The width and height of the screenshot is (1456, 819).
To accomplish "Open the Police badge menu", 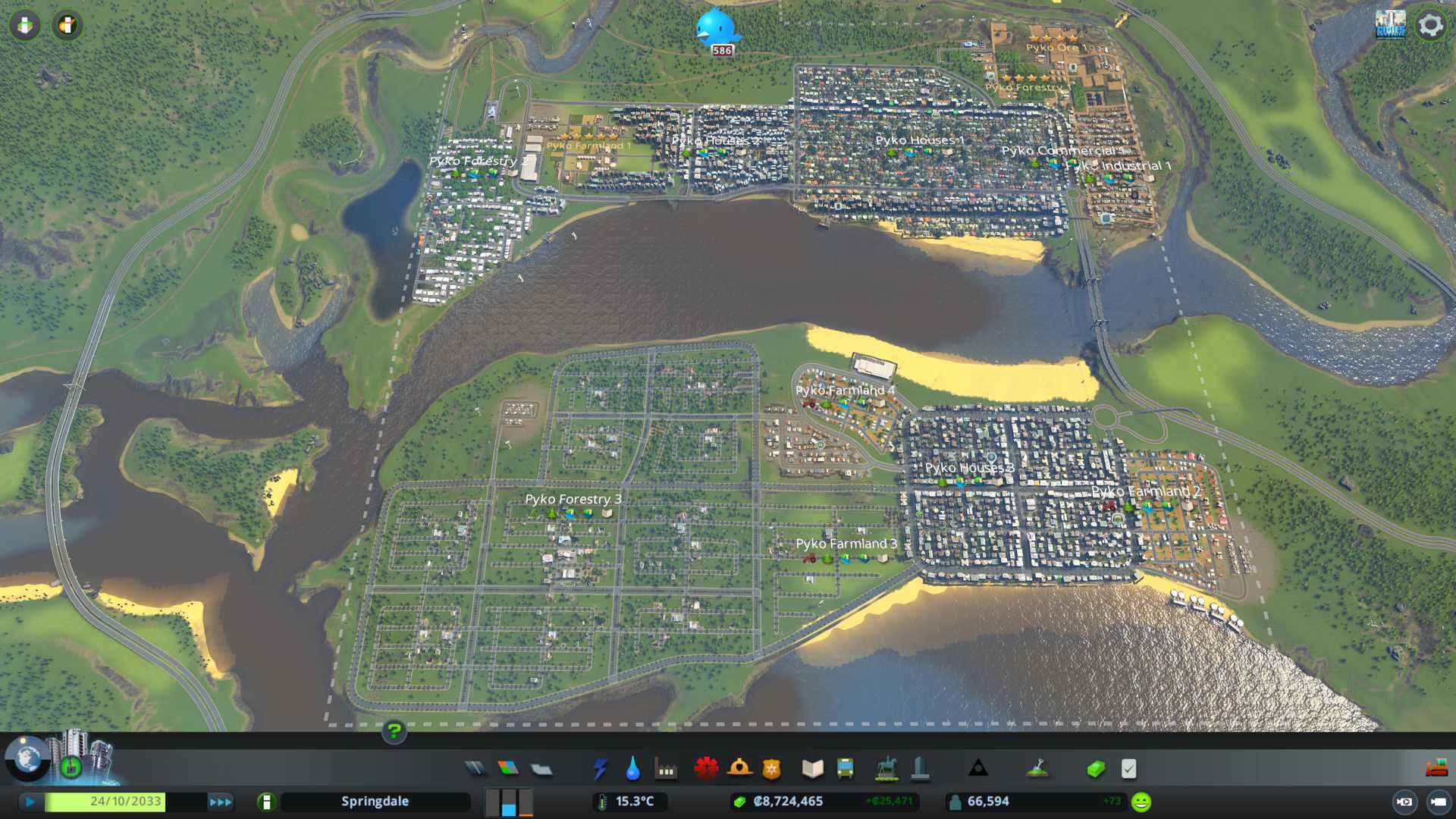I will click(771, 769).
